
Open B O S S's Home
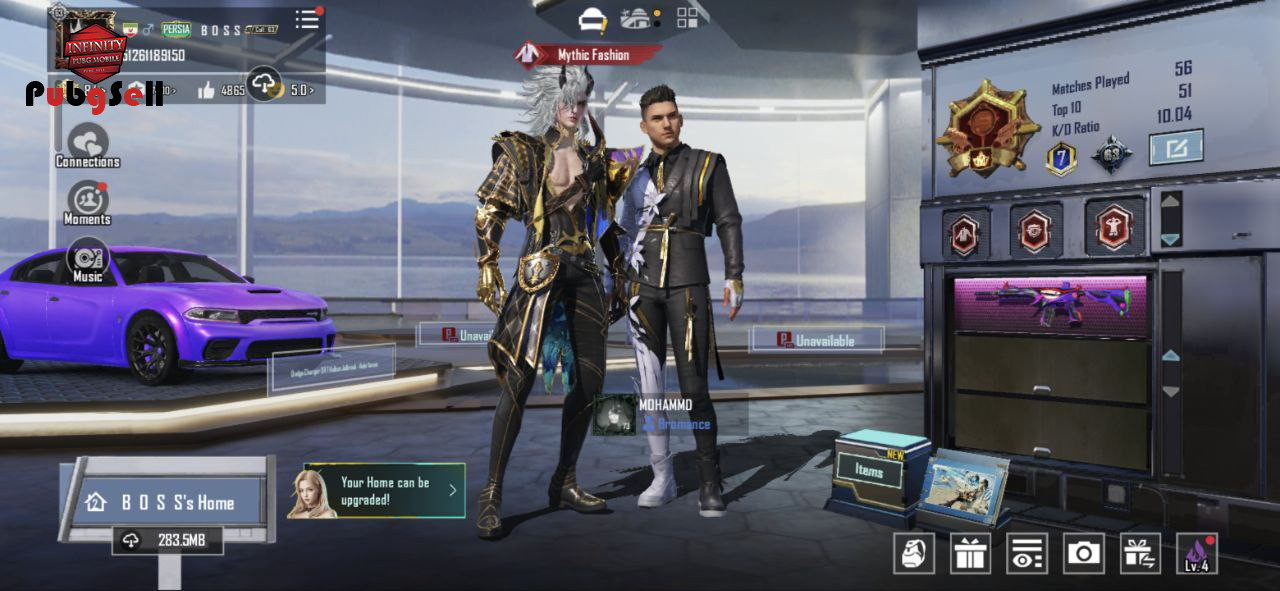click(166, 502)
